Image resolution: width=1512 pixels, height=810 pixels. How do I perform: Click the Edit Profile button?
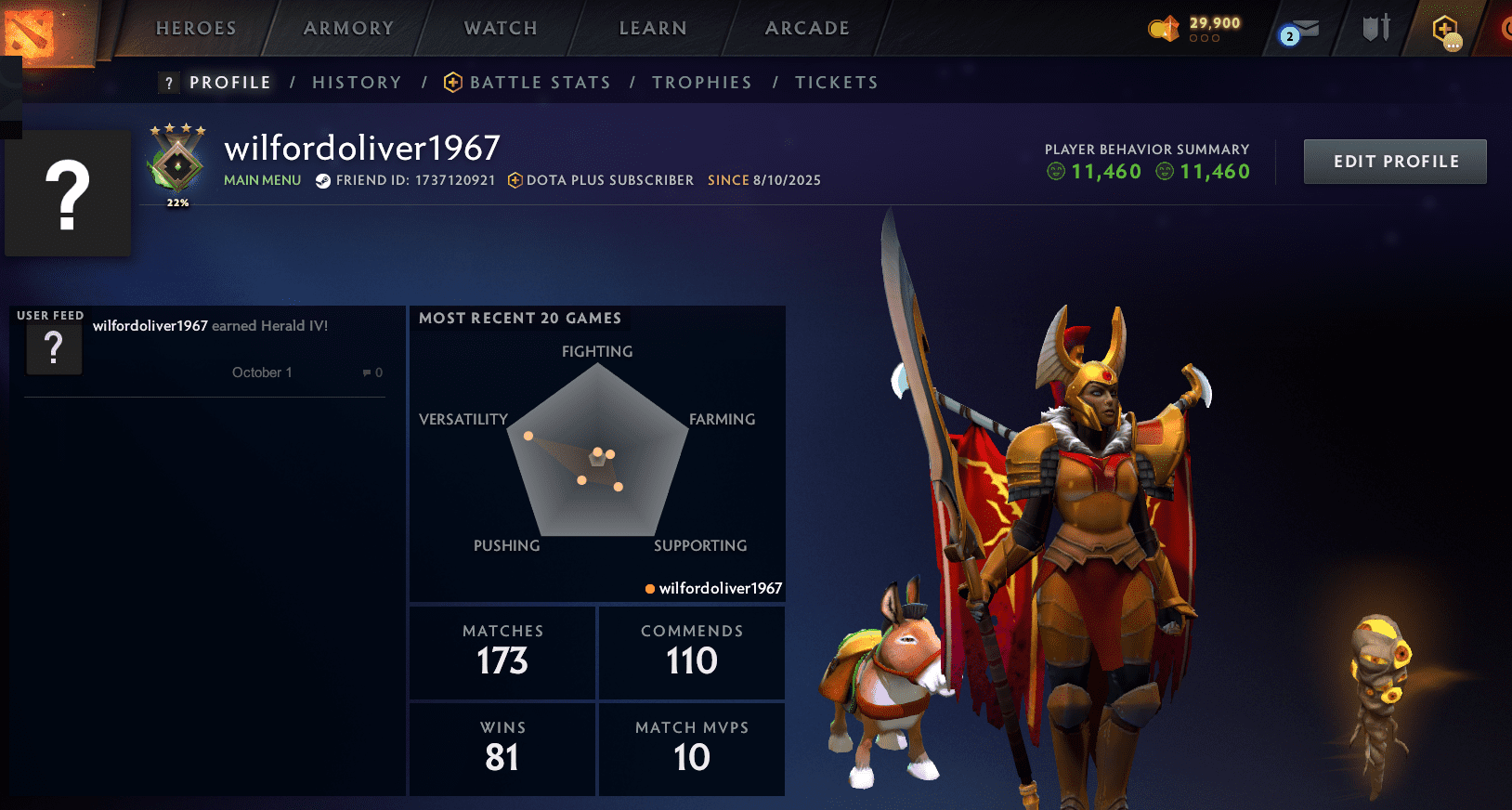[1394, 161]
